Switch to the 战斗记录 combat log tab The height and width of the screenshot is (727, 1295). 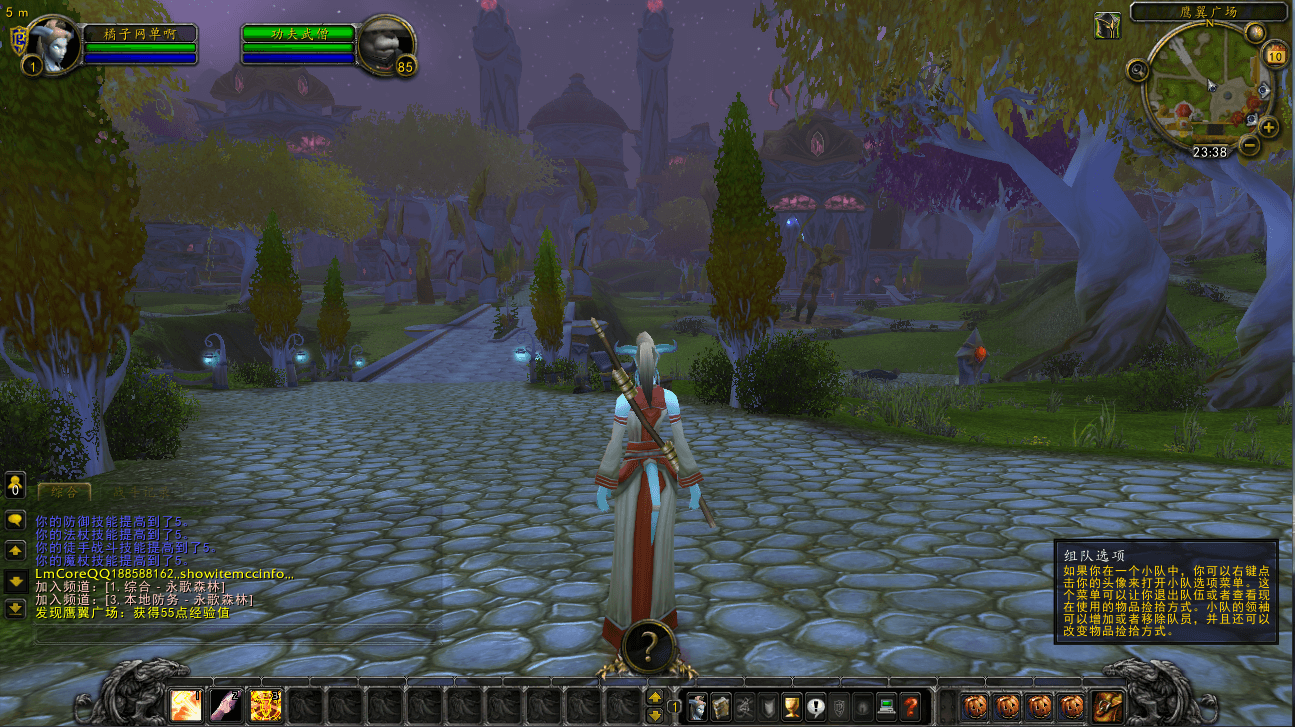[139, 492]
